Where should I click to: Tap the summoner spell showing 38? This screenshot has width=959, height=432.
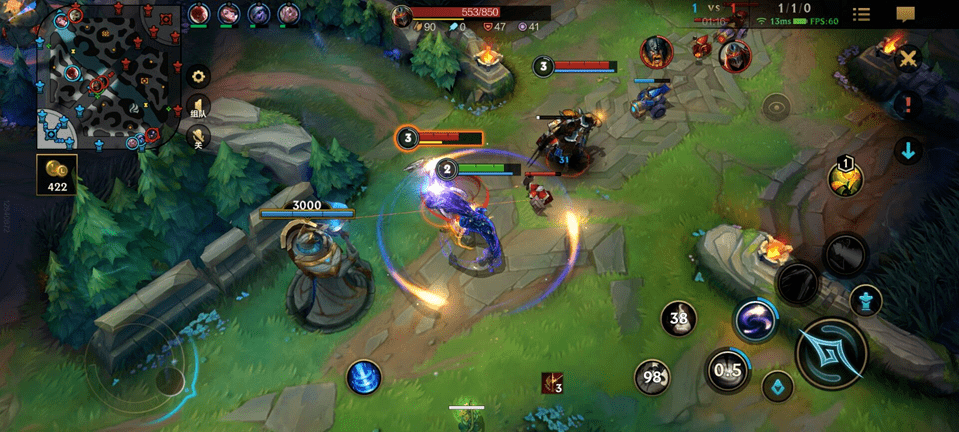[x=680, y=320]
